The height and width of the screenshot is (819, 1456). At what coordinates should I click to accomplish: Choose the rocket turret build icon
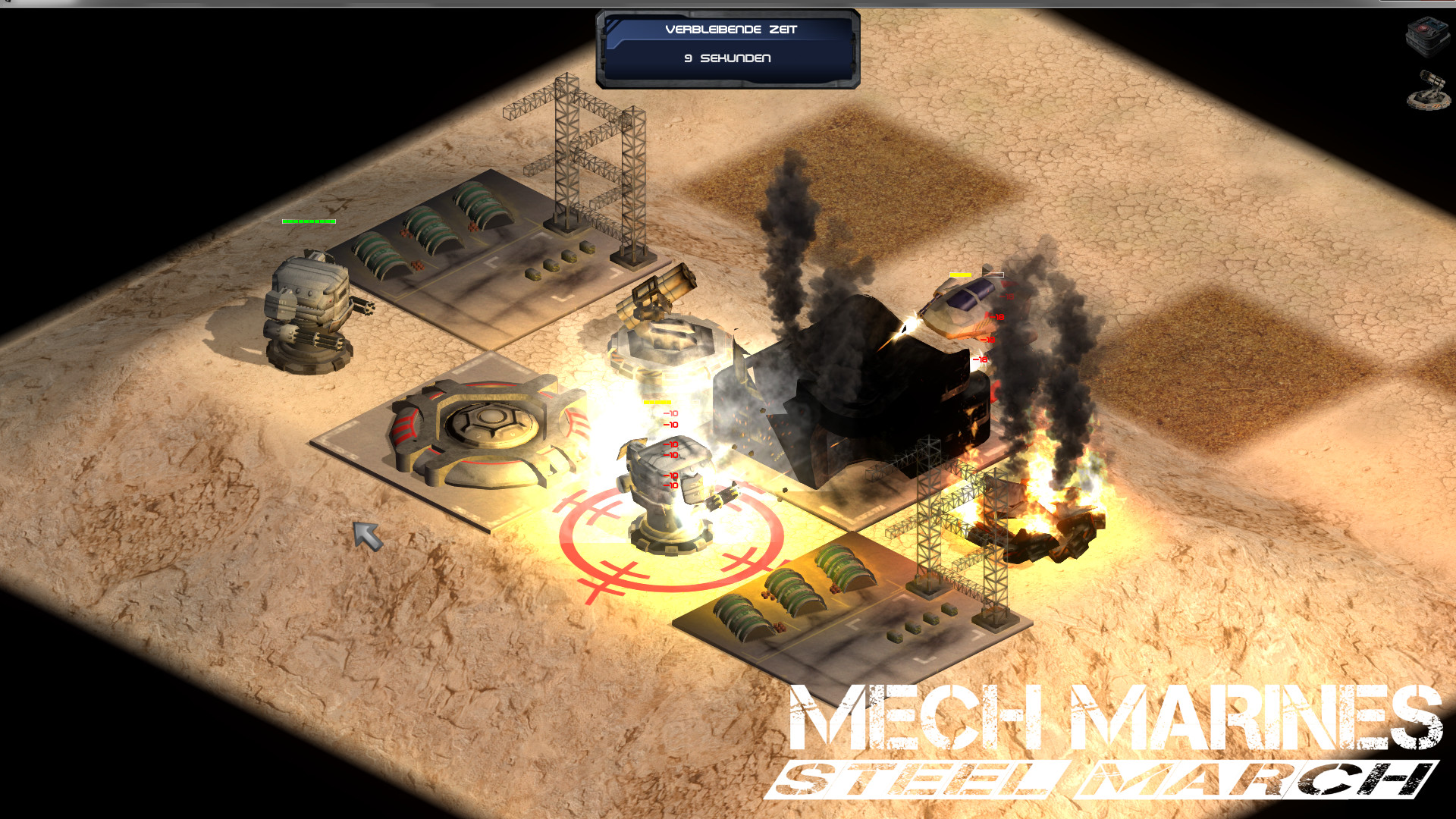click(x=1428, y=91)
